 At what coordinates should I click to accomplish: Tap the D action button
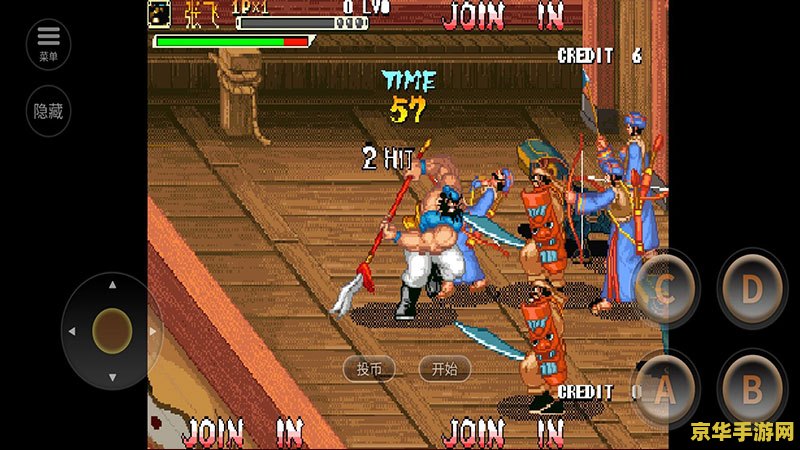752,289
